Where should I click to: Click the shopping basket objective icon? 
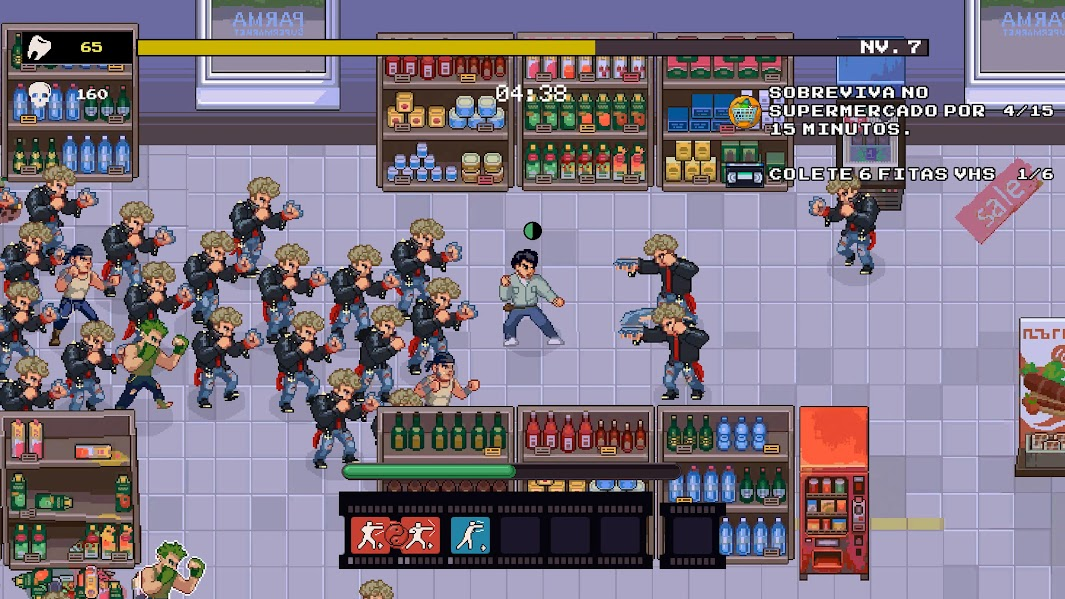click(745, 110)
